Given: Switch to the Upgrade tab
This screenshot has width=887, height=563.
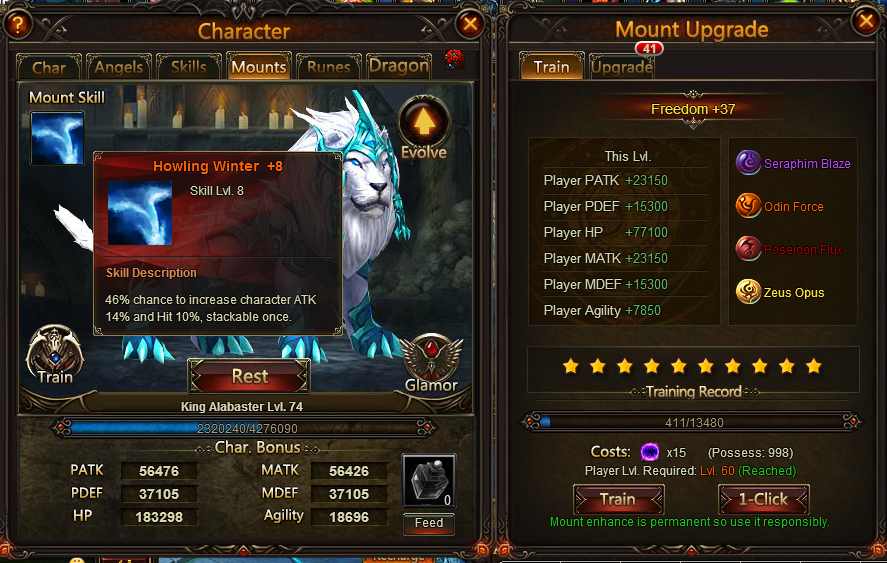Looking at the screenshot, I should (621, 67).
